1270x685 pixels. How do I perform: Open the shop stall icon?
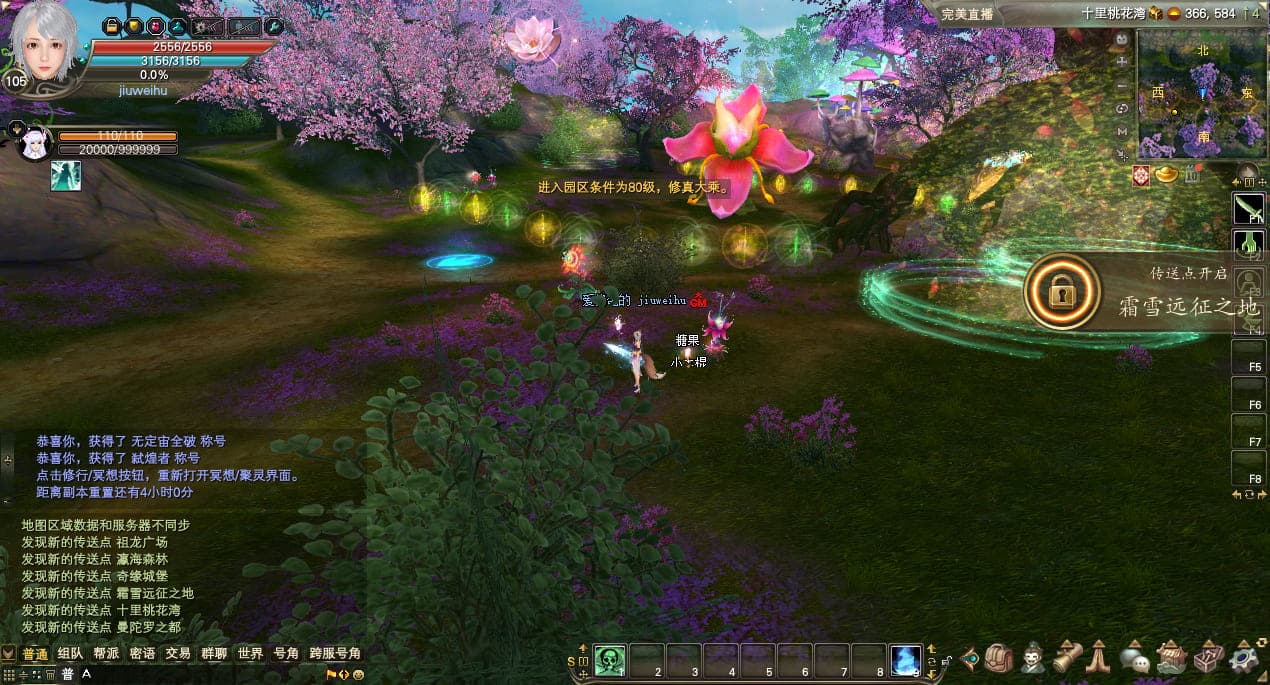point(1170,658)
